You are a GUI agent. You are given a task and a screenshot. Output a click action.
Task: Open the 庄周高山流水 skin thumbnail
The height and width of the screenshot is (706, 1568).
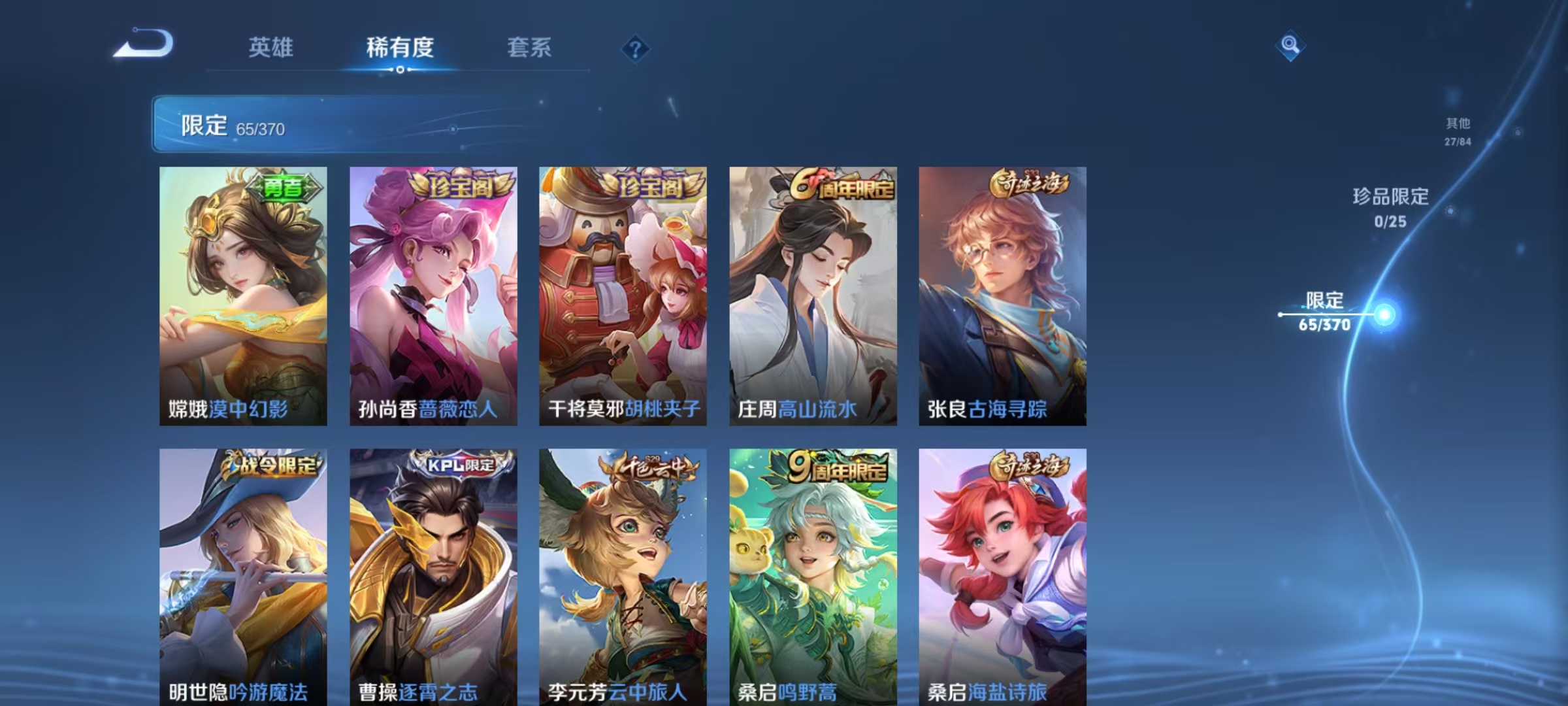[813, 294]
